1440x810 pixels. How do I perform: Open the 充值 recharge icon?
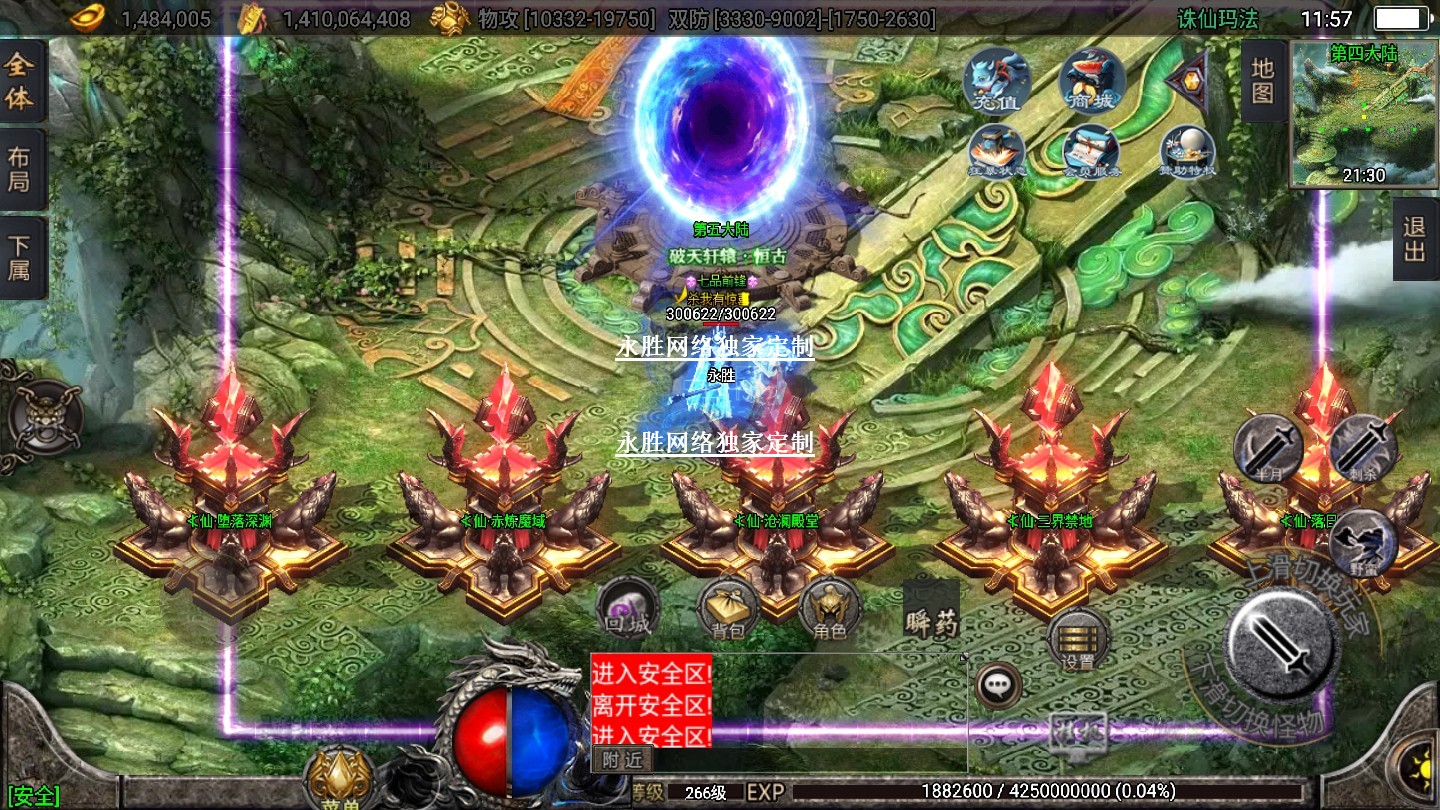coord(996,80)
